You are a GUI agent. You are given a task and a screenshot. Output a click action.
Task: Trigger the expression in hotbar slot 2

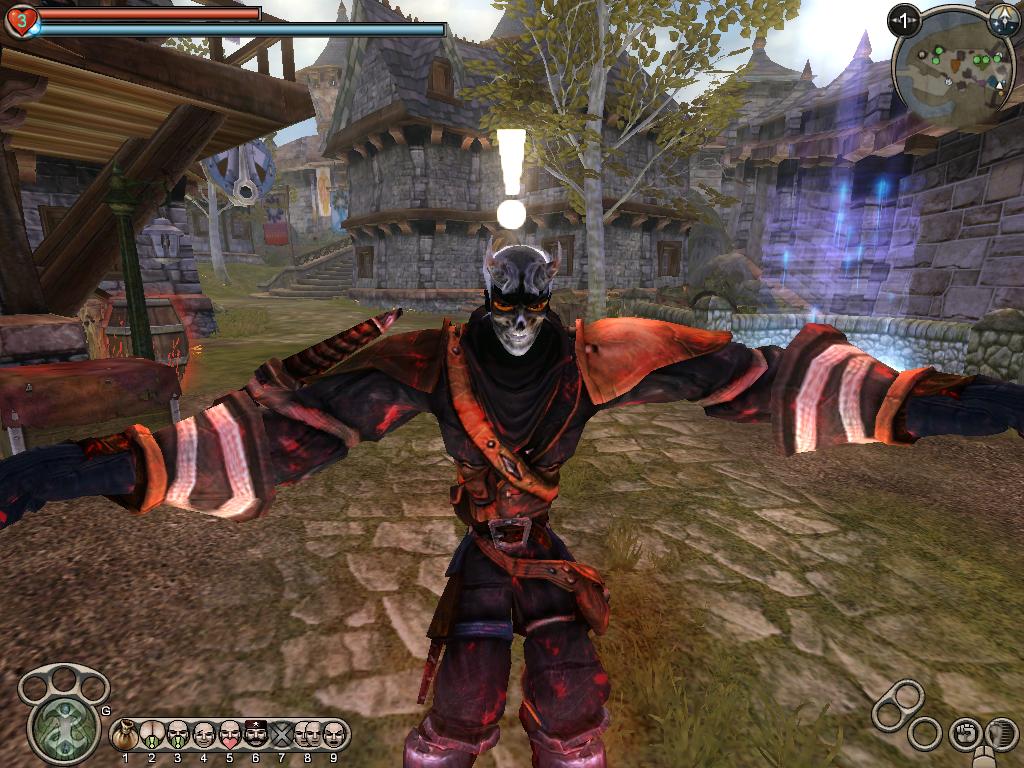click(x=152, y=736)
